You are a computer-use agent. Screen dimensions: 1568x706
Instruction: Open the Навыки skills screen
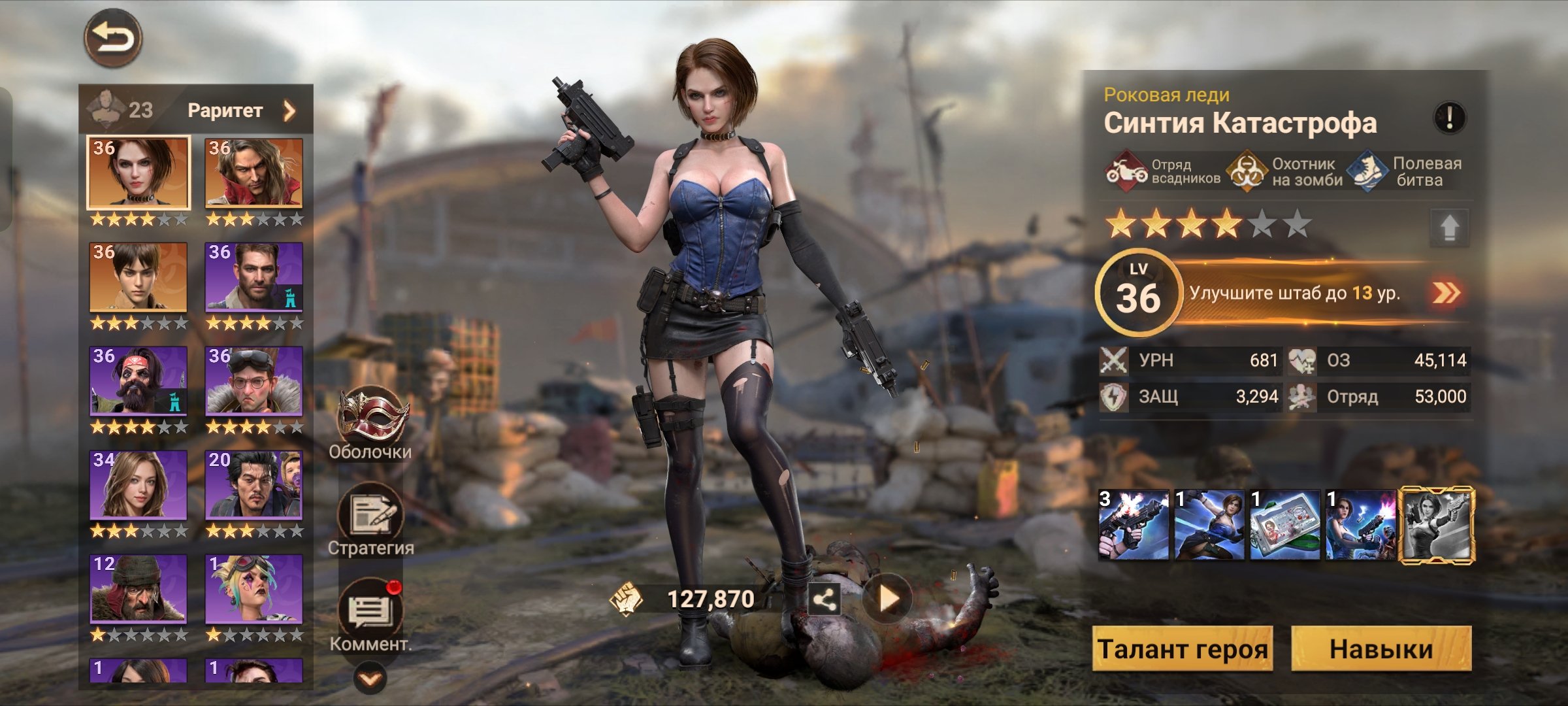[1381, 649]
